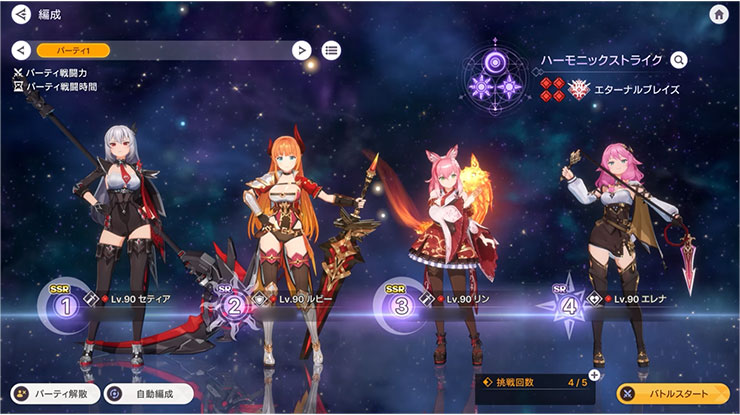This screenshot has width=740, height=415.
Task: Select the harmonic strike emblem icon
Action: tap(495, 77)
